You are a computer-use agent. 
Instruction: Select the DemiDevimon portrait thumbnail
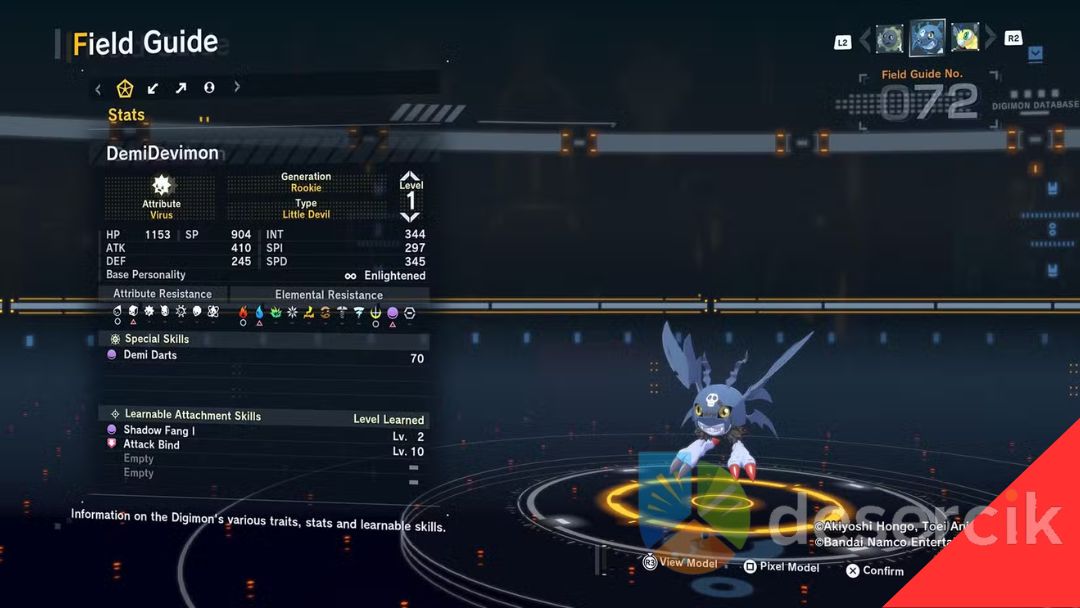(927, 38)
